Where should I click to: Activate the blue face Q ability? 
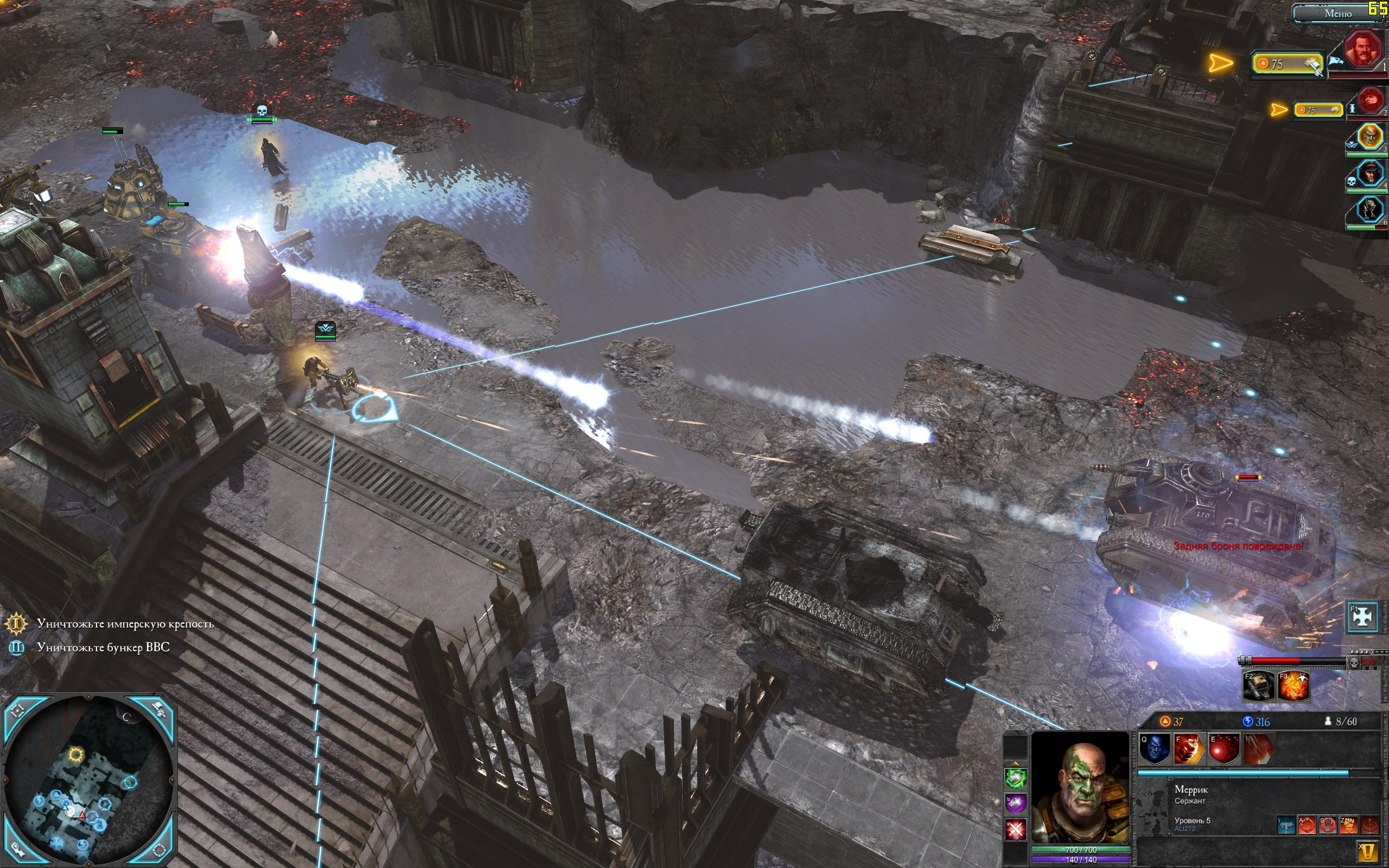[1154, 749]
